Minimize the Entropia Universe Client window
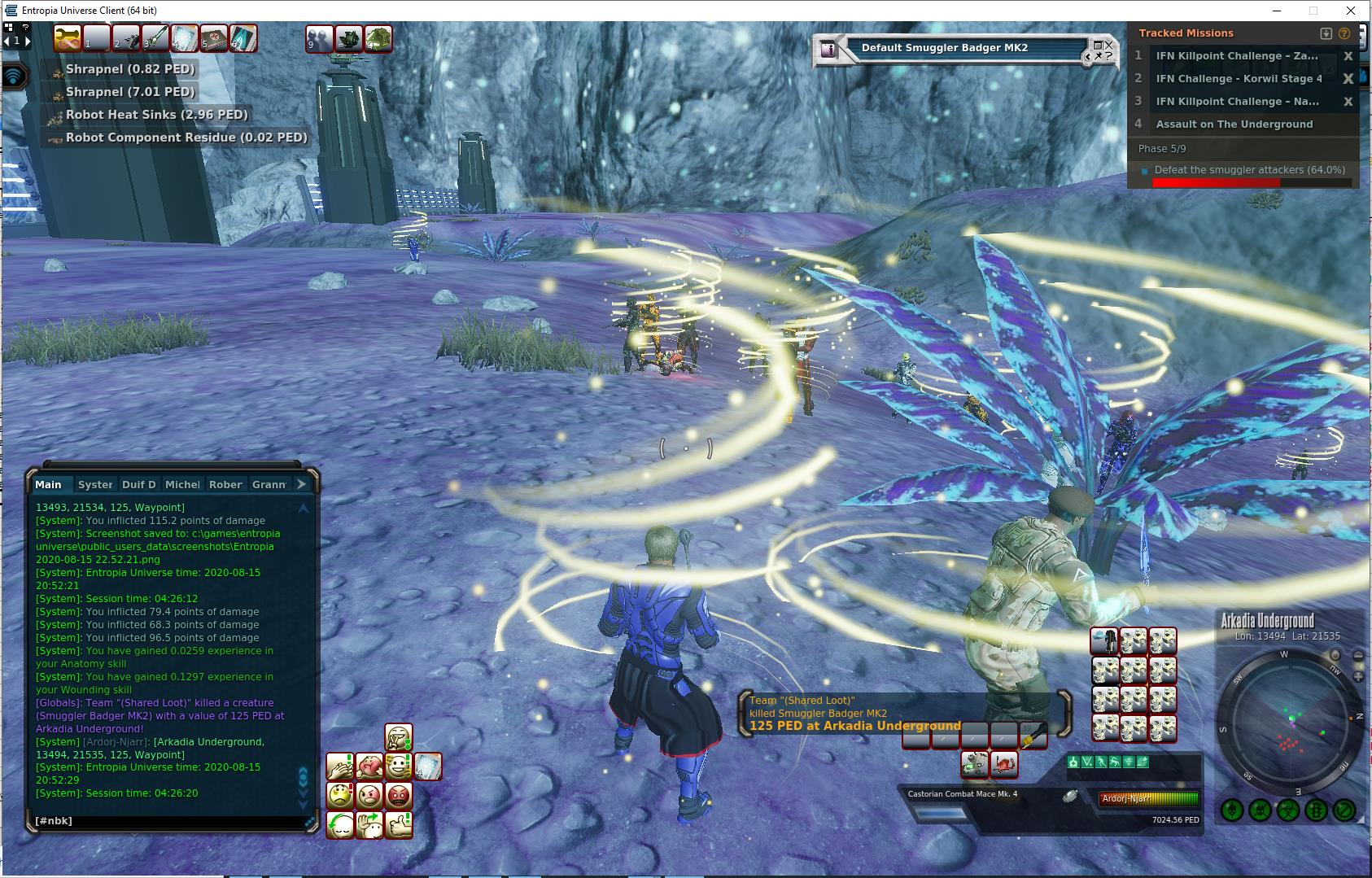Image resolution: width=1372 pixels, height=878 pixels. pos(1275,11)
